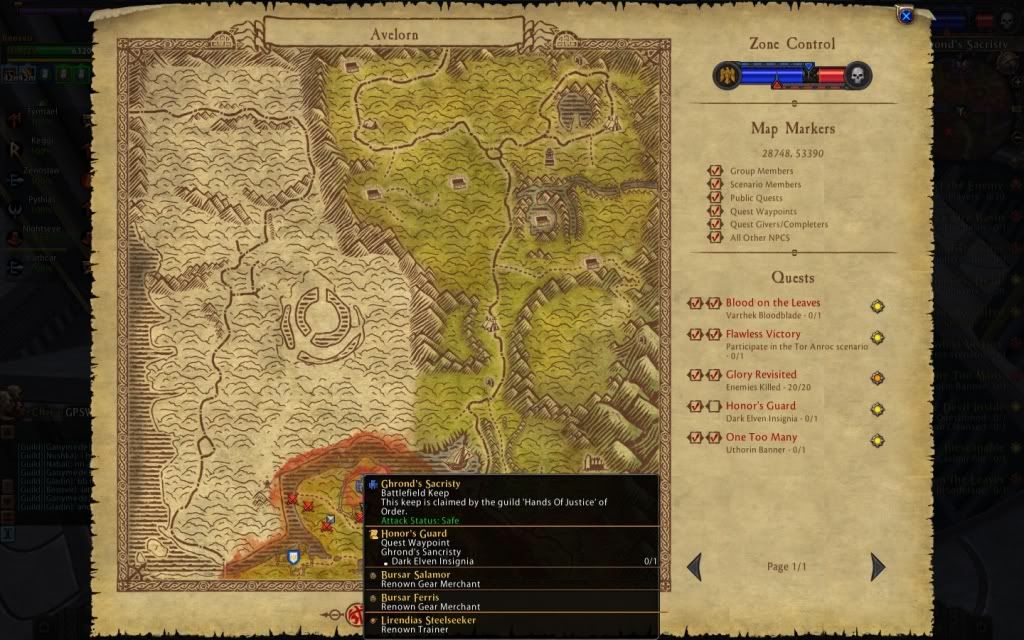Uncheck the All Other NPCS filter
Viewport: 1024px width, 640px height.
[715, 238]
